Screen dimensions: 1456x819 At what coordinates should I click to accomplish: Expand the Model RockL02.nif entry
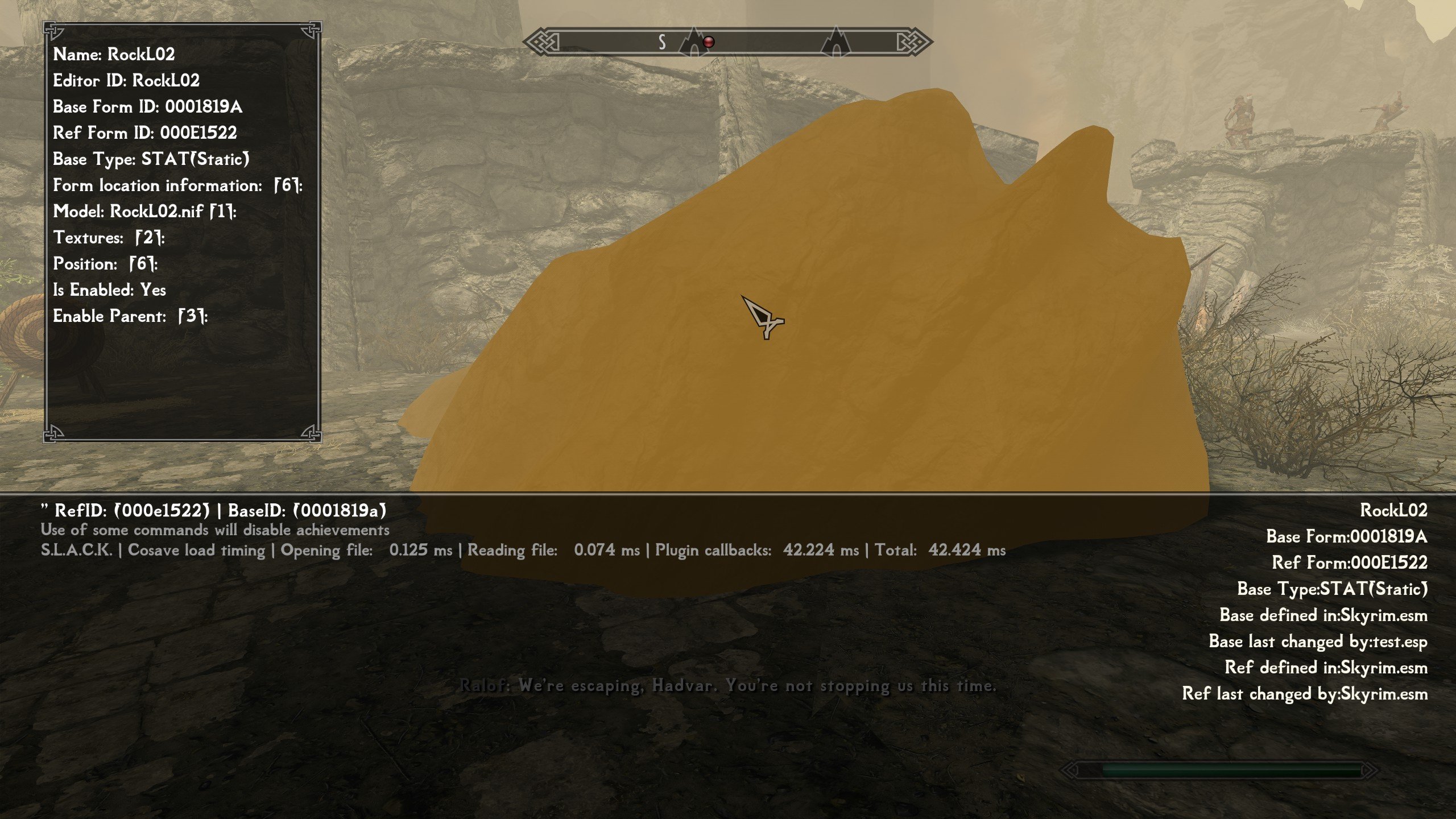coord(144,212)
